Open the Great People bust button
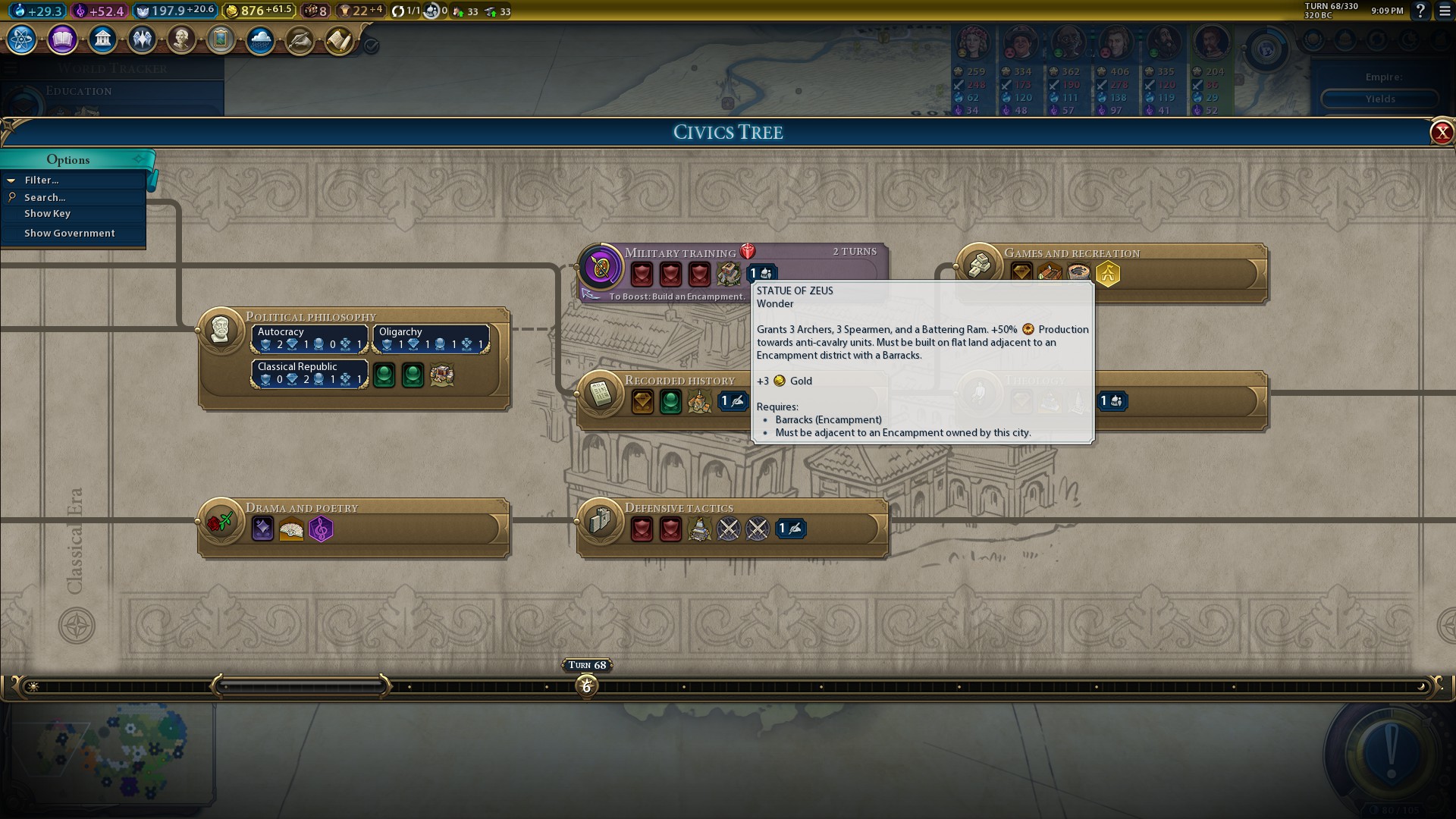 [x=181, y=39]
